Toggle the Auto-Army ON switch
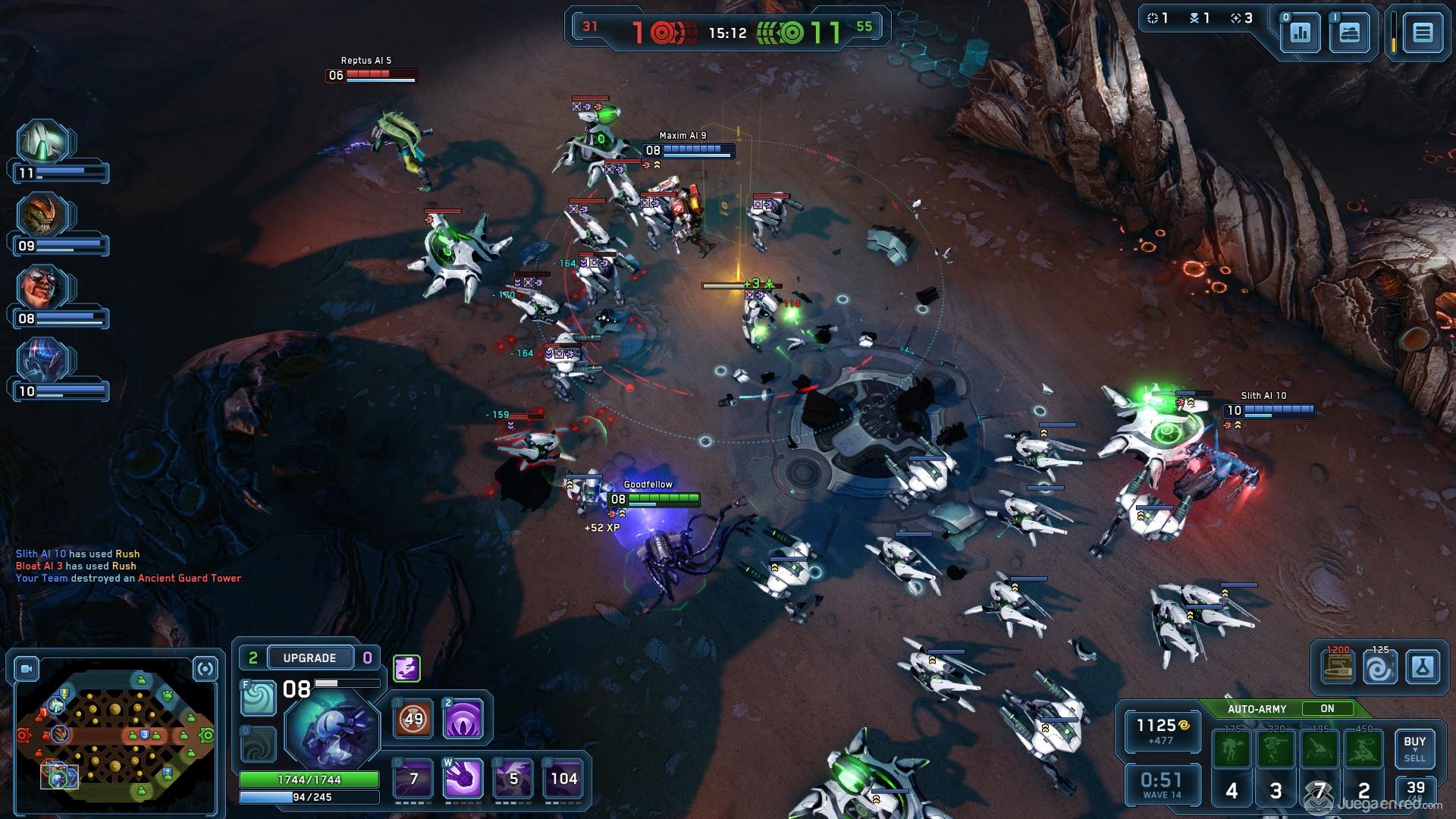The height and width of the screenshot is (819, 1456). point(1326,708)
